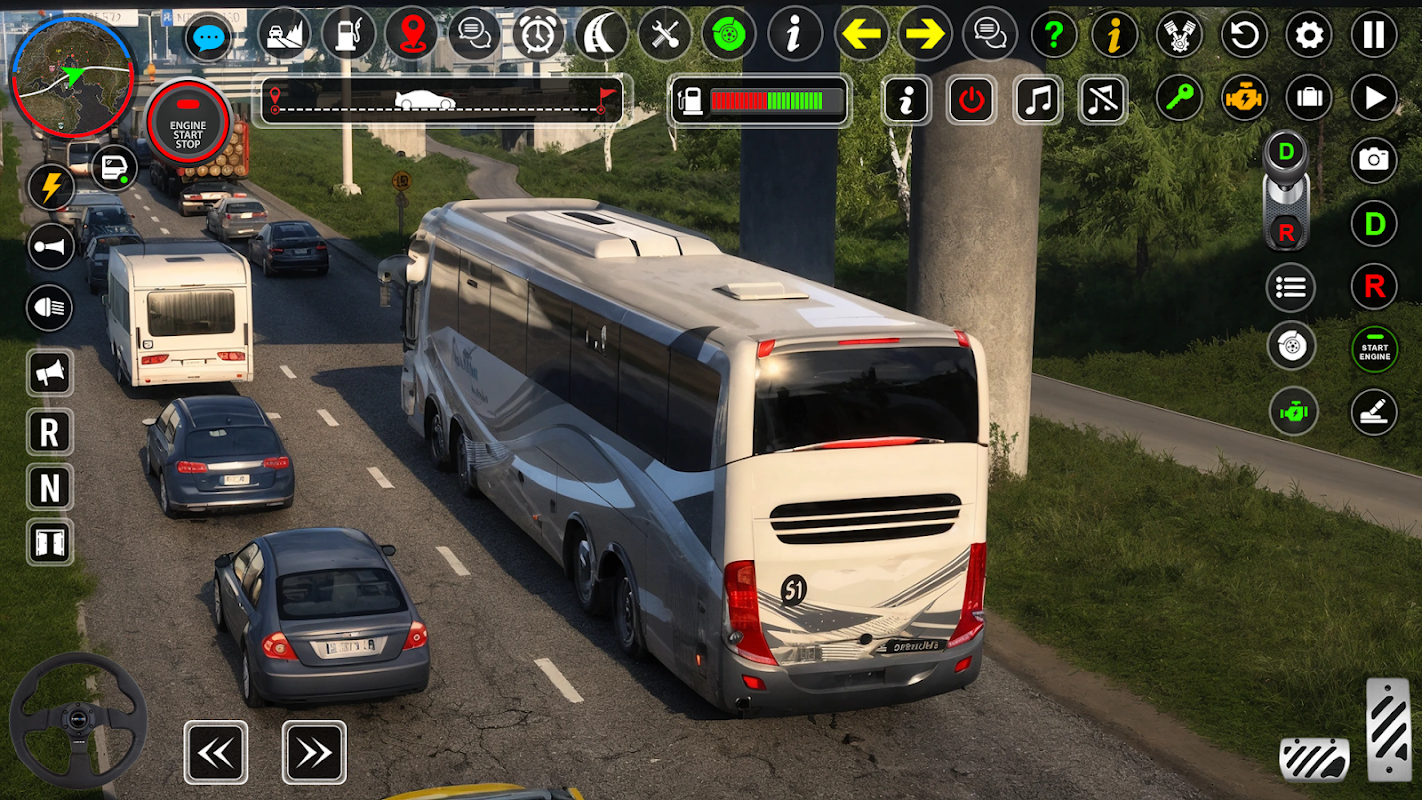Click the red power button

click(x=971, y=100)
